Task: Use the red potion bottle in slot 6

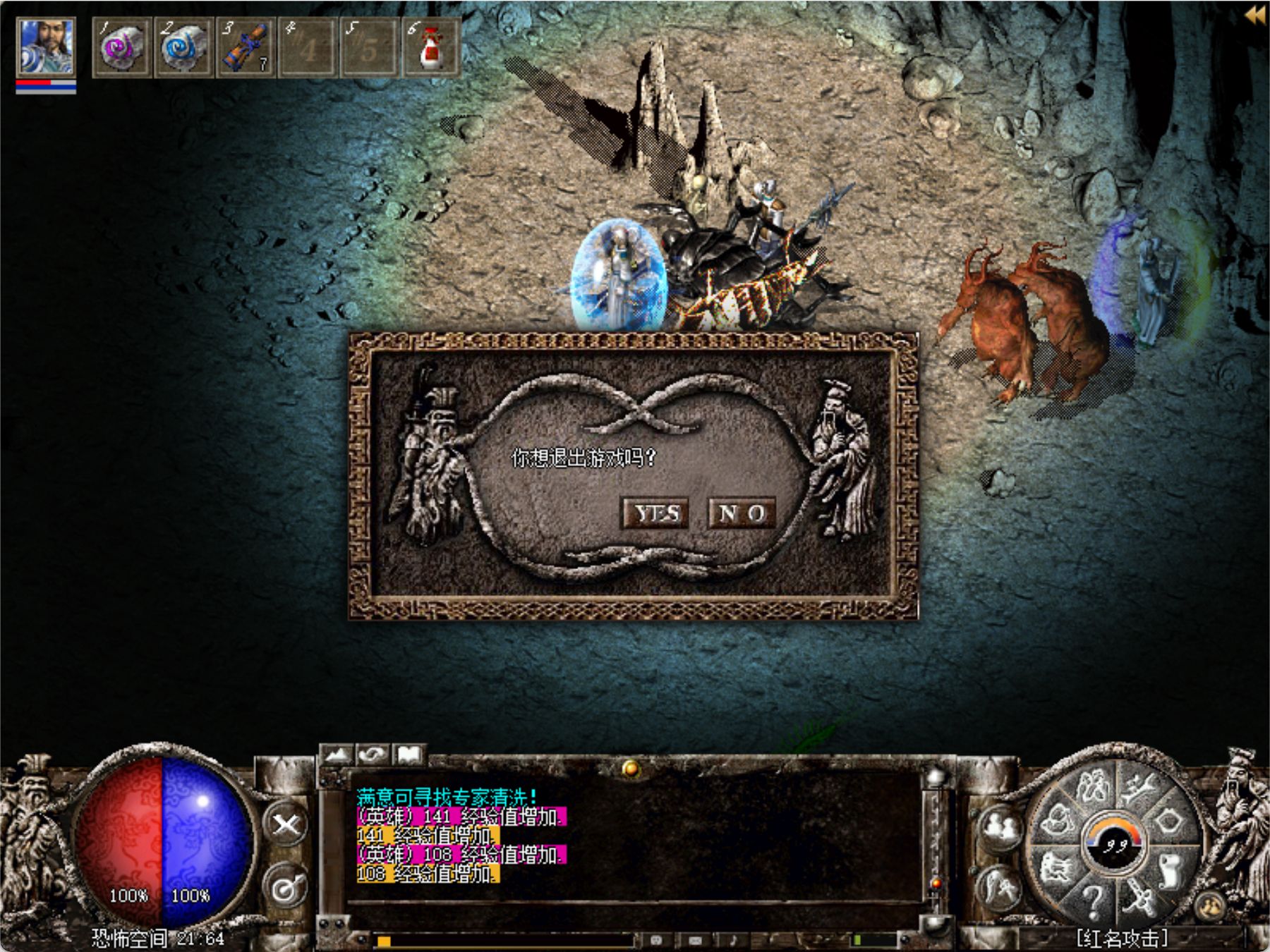Action: (430, 48)
